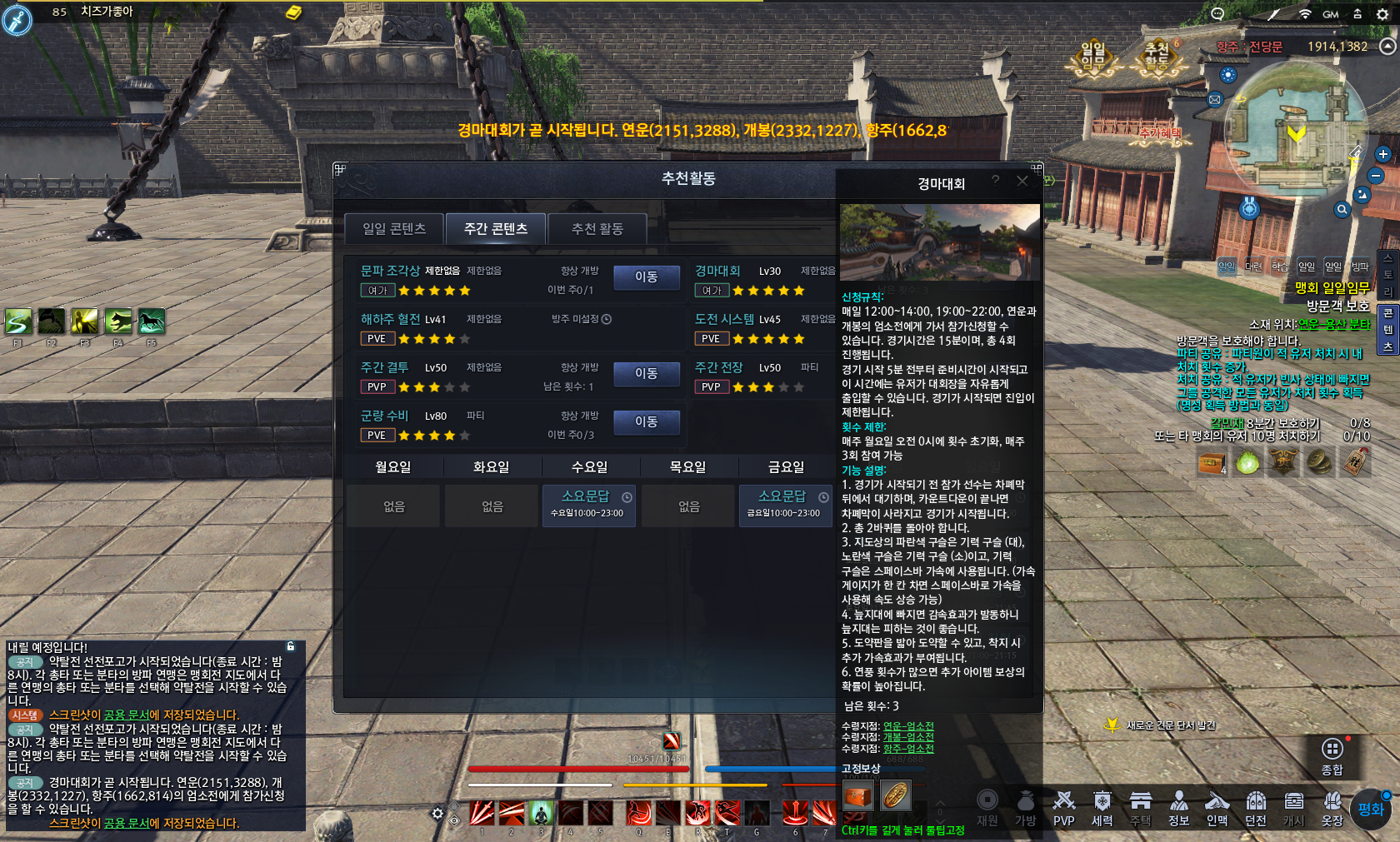Open the 옷장 wardrobe icon
The height and width of the screenshot is (842, 1400).
pyautogui.click(x=1333, y=804)
